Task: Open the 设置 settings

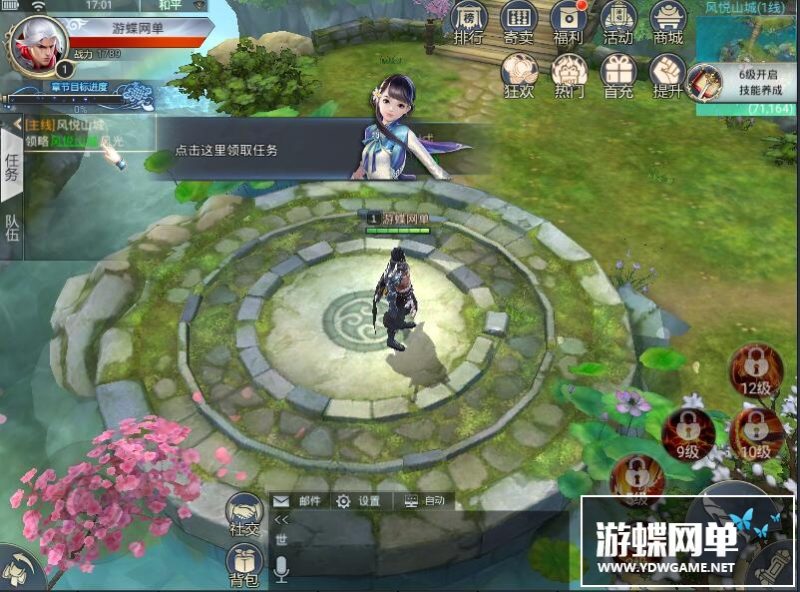Action: point(358,501)
